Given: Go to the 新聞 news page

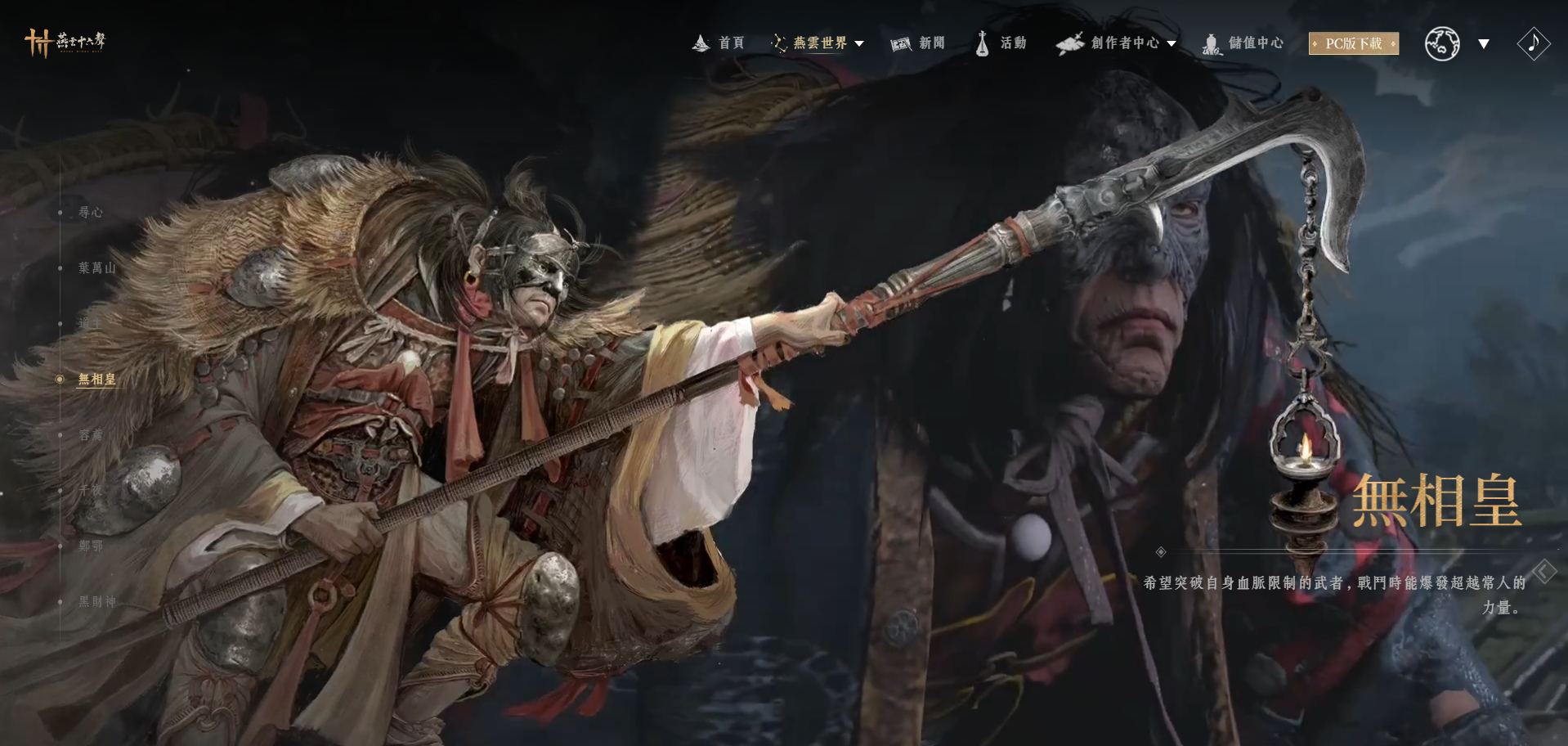Looking at the screenshot, I should click(x=918, y=43).
